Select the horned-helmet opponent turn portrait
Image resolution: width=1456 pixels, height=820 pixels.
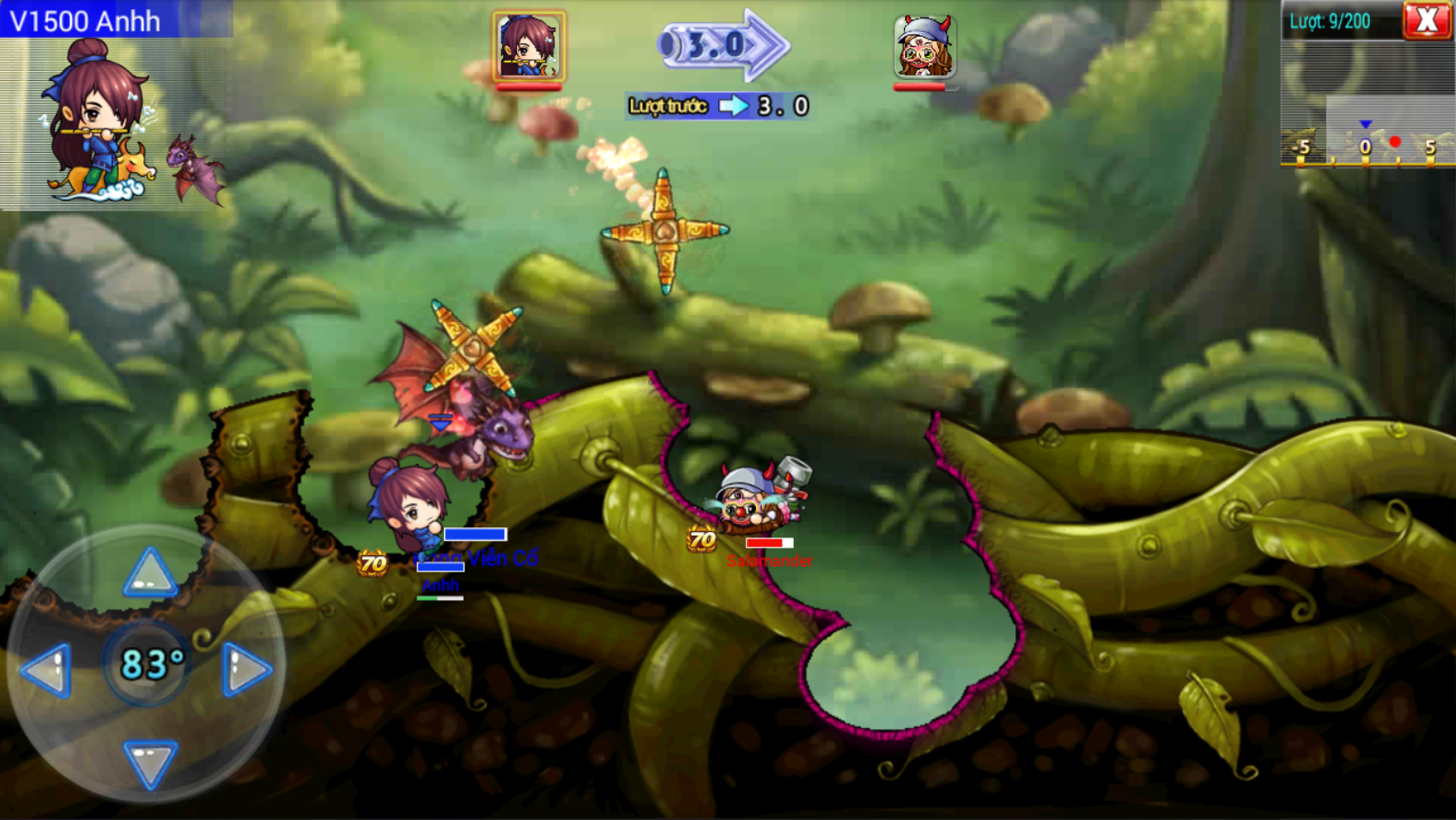click(923, 47)
